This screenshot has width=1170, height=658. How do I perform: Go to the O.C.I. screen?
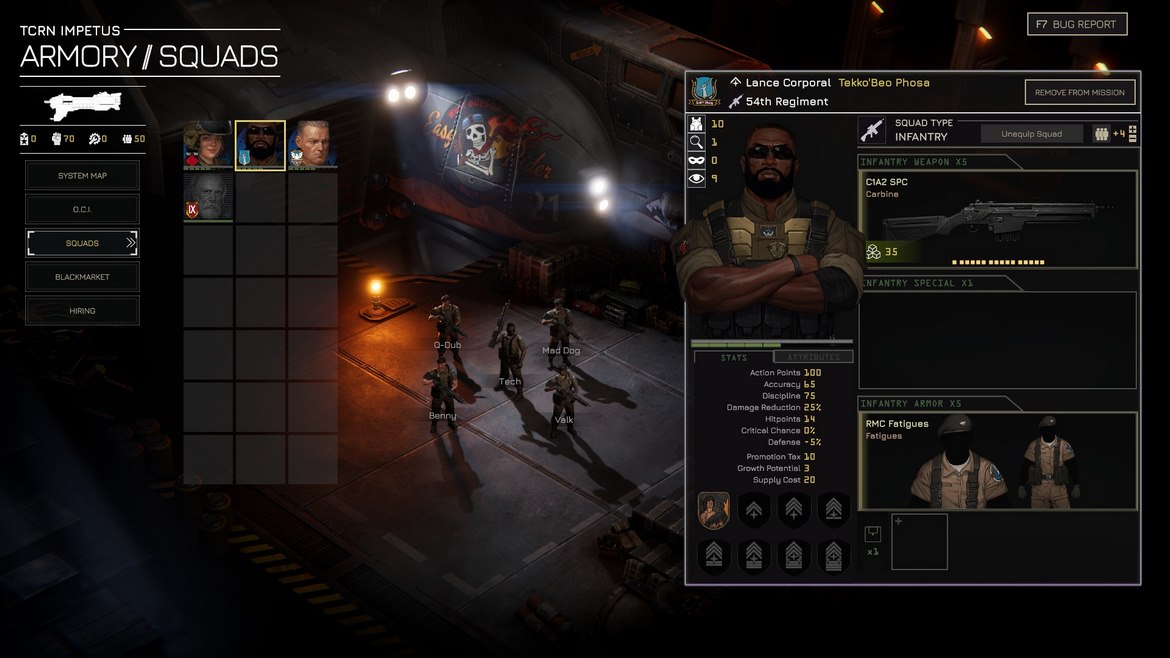82,209
